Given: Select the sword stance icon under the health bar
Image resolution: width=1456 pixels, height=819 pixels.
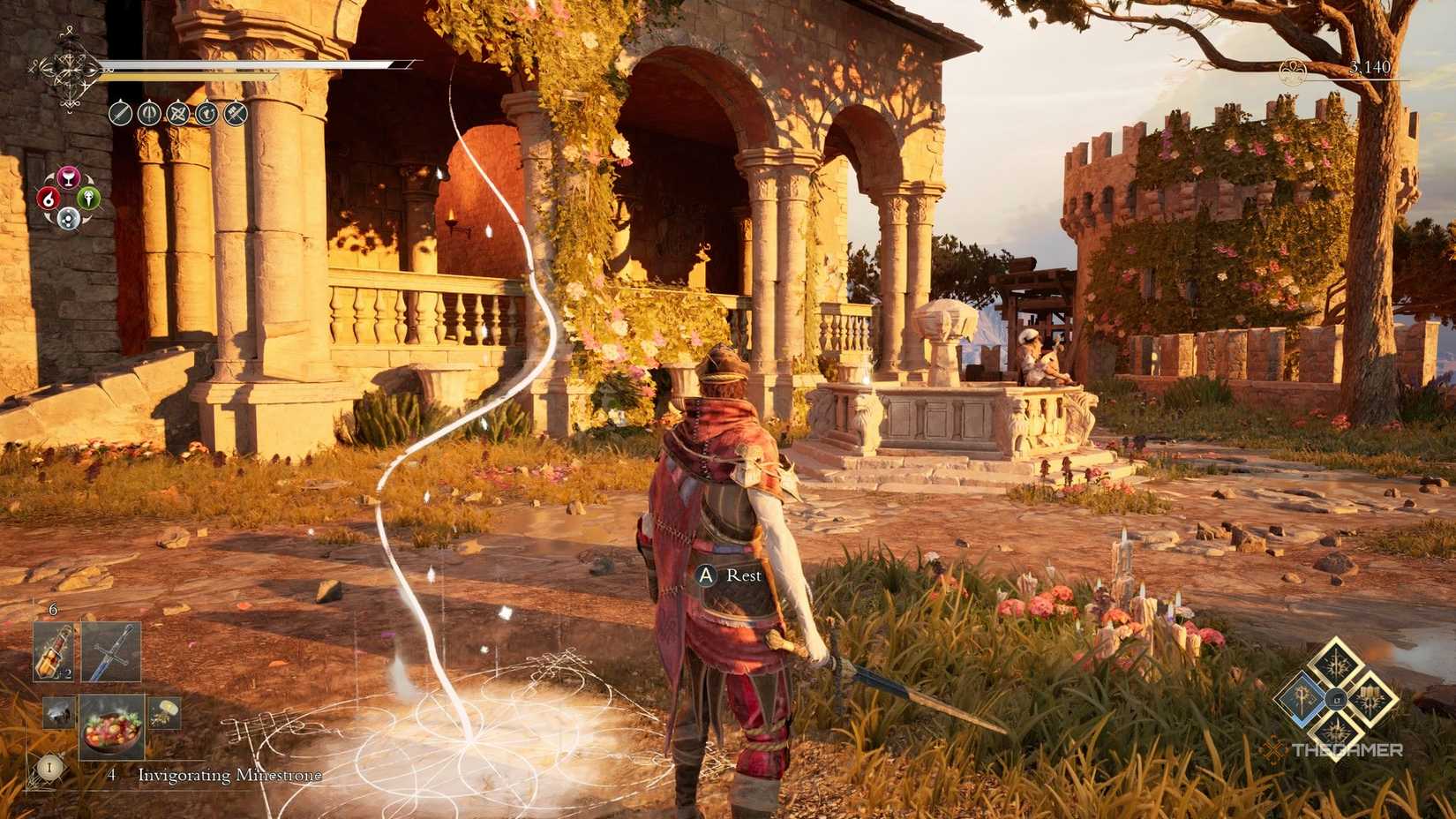Looking at the screenshot, I should point(121,113).
